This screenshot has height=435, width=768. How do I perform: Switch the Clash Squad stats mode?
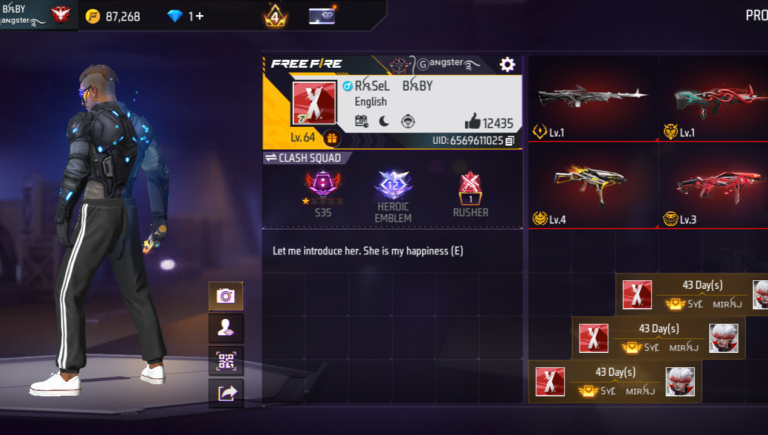[303, 158]
